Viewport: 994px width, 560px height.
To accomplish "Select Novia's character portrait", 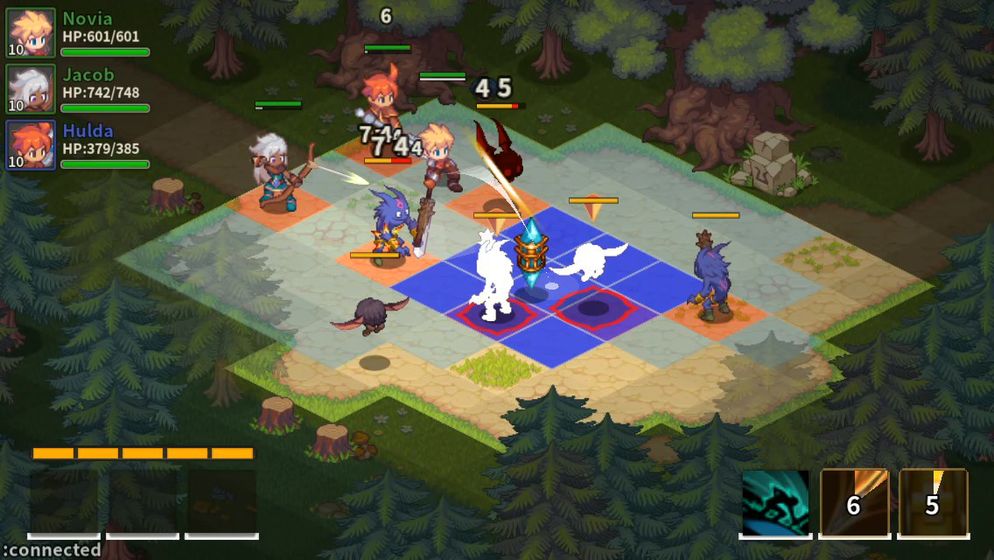I will tap(30, 33).
